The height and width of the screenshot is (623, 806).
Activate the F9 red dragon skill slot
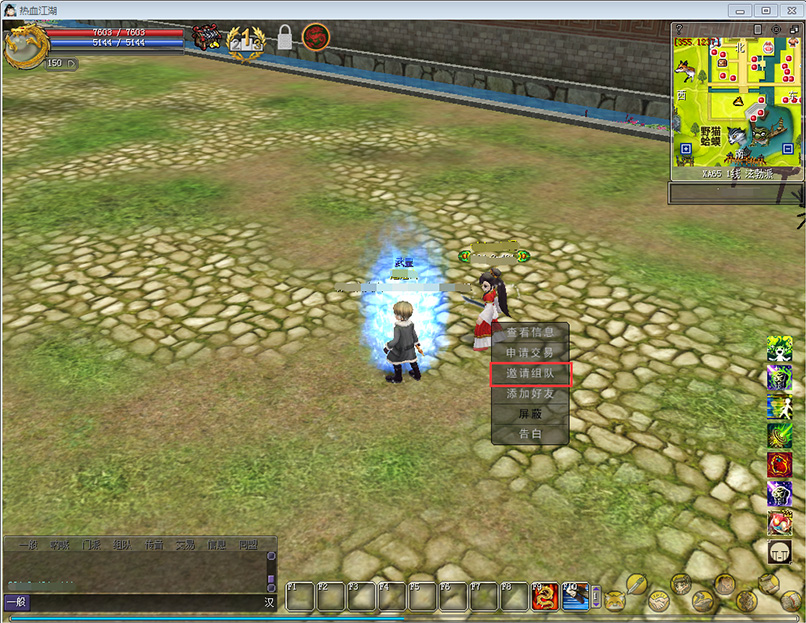(545, 597)
